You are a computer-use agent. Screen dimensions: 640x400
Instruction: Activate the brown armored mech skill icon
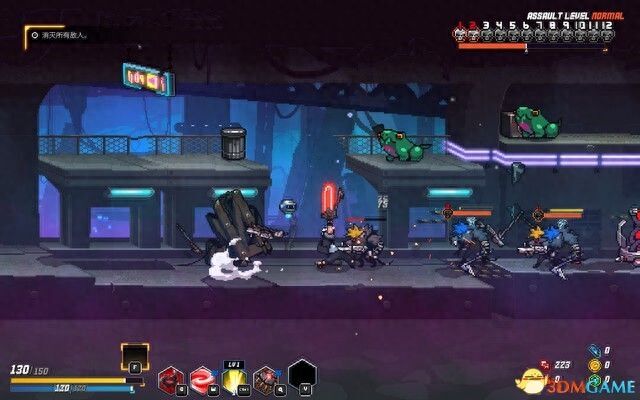[266, 377]
